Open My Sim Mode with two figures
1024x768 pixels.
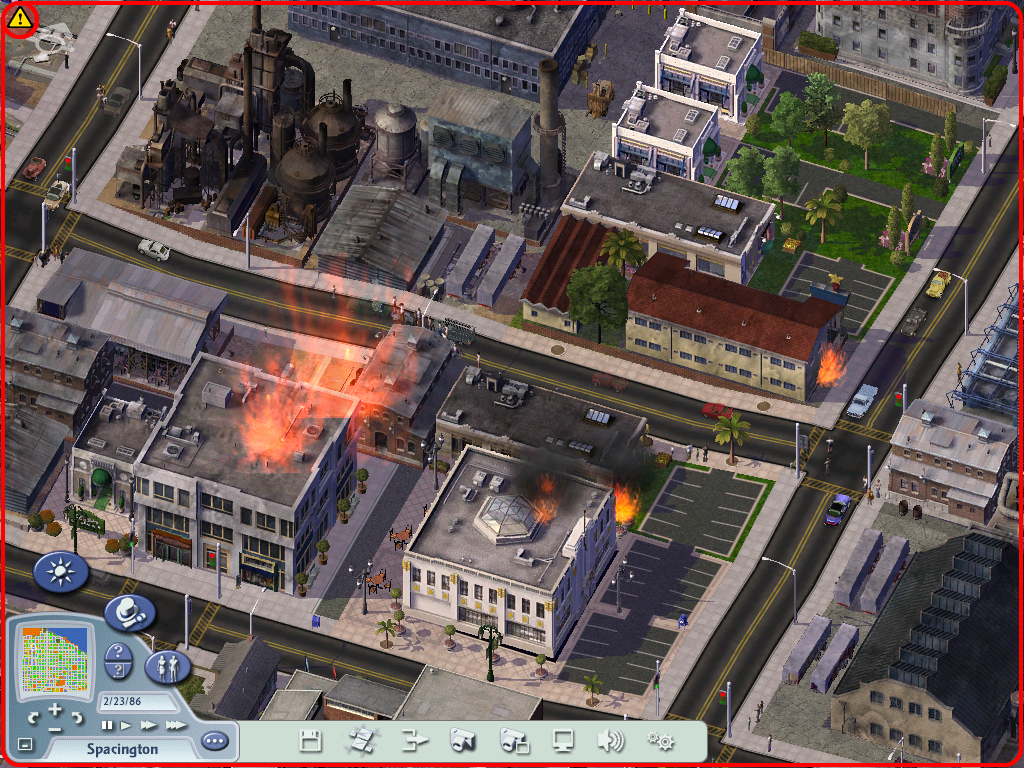(x=167, y=667)
